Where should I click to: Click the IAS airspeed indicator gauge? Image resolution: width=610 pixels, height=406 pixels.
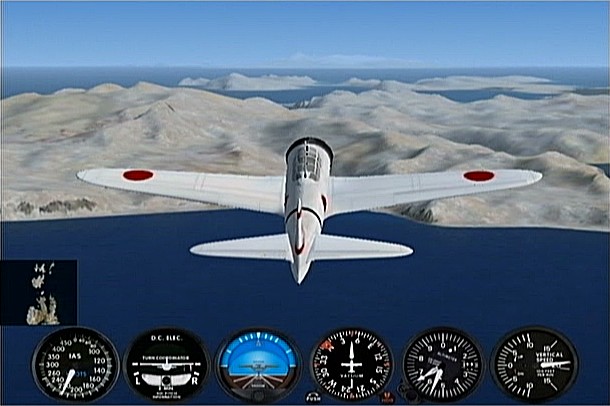coord(75,364)
